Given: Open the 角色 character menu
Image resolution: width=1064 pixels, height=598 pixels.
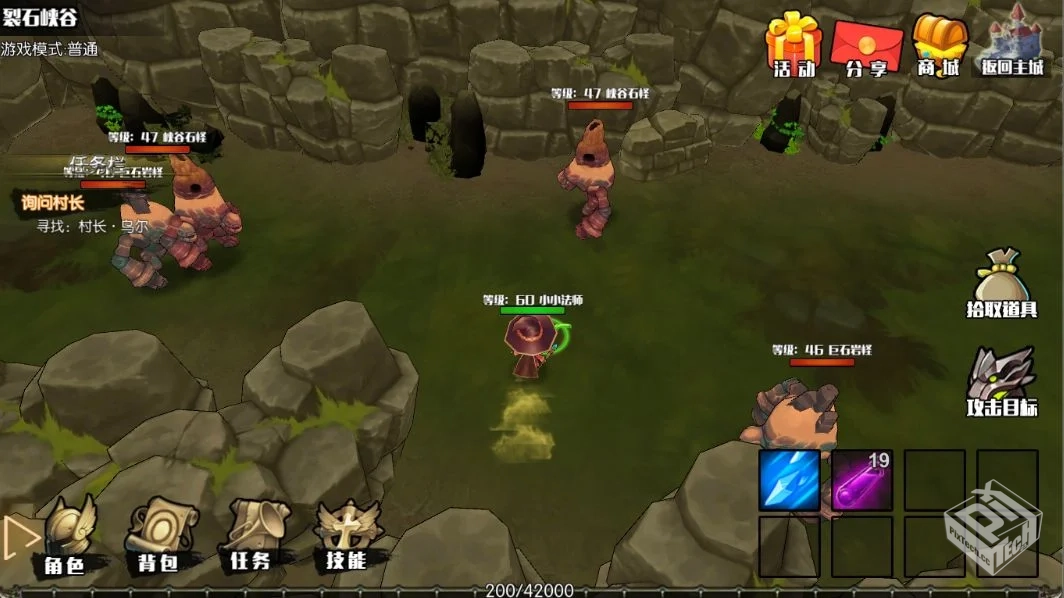Looking at the screenshot, I should coord(65,537).
